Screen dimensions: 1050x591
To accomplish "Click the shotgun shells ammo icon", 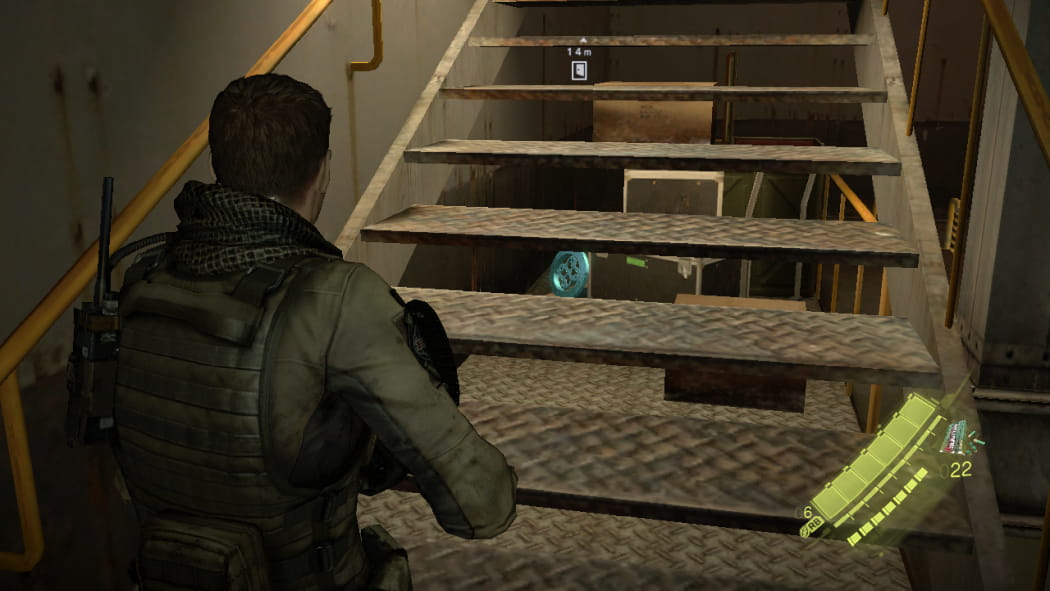I will coord(958,437).
